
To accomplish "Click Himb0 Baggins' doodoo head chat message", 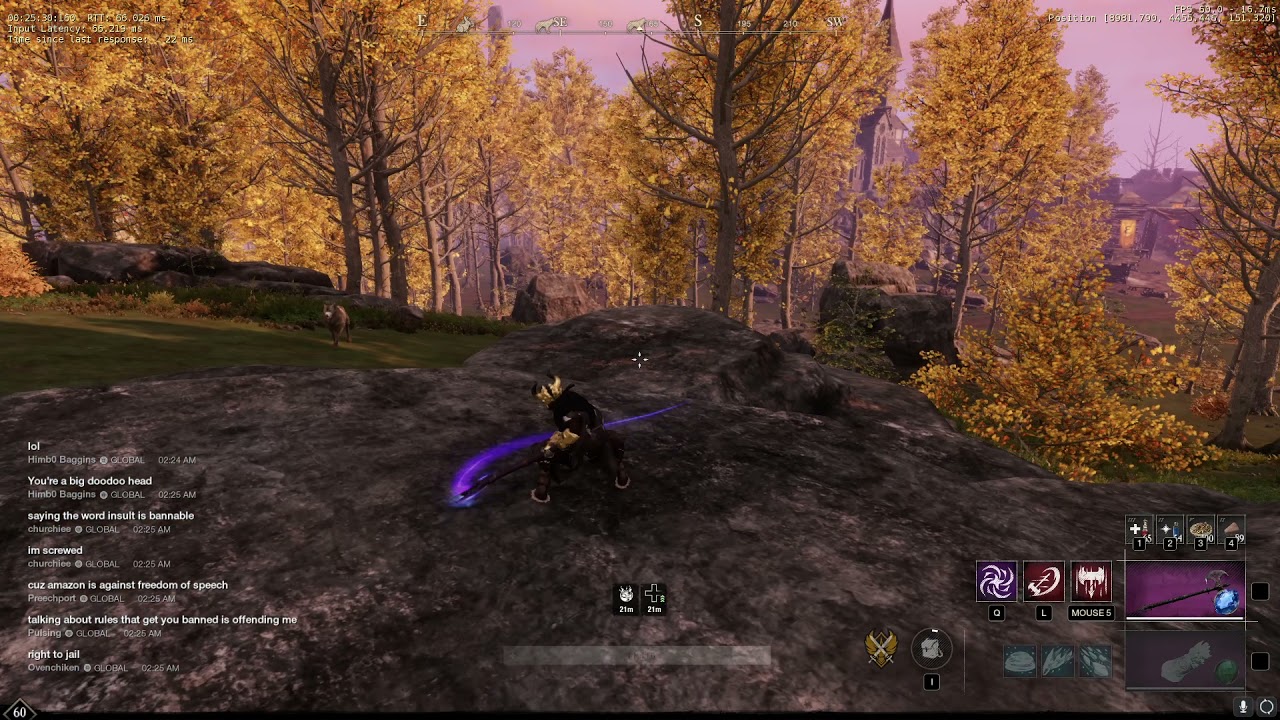I will click(x=90, y=481).
